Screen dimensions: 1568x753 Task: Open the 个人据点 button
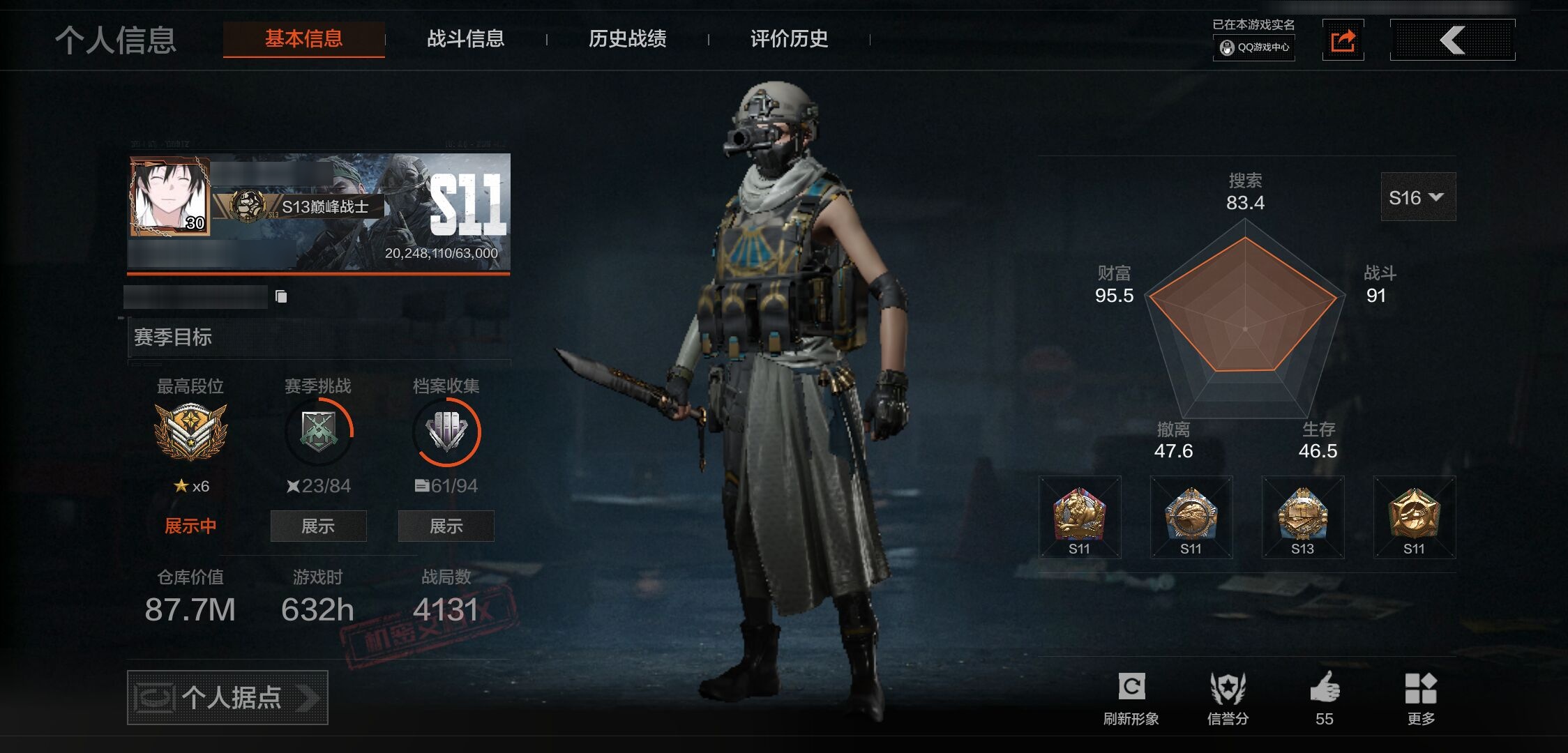[227, 697]
